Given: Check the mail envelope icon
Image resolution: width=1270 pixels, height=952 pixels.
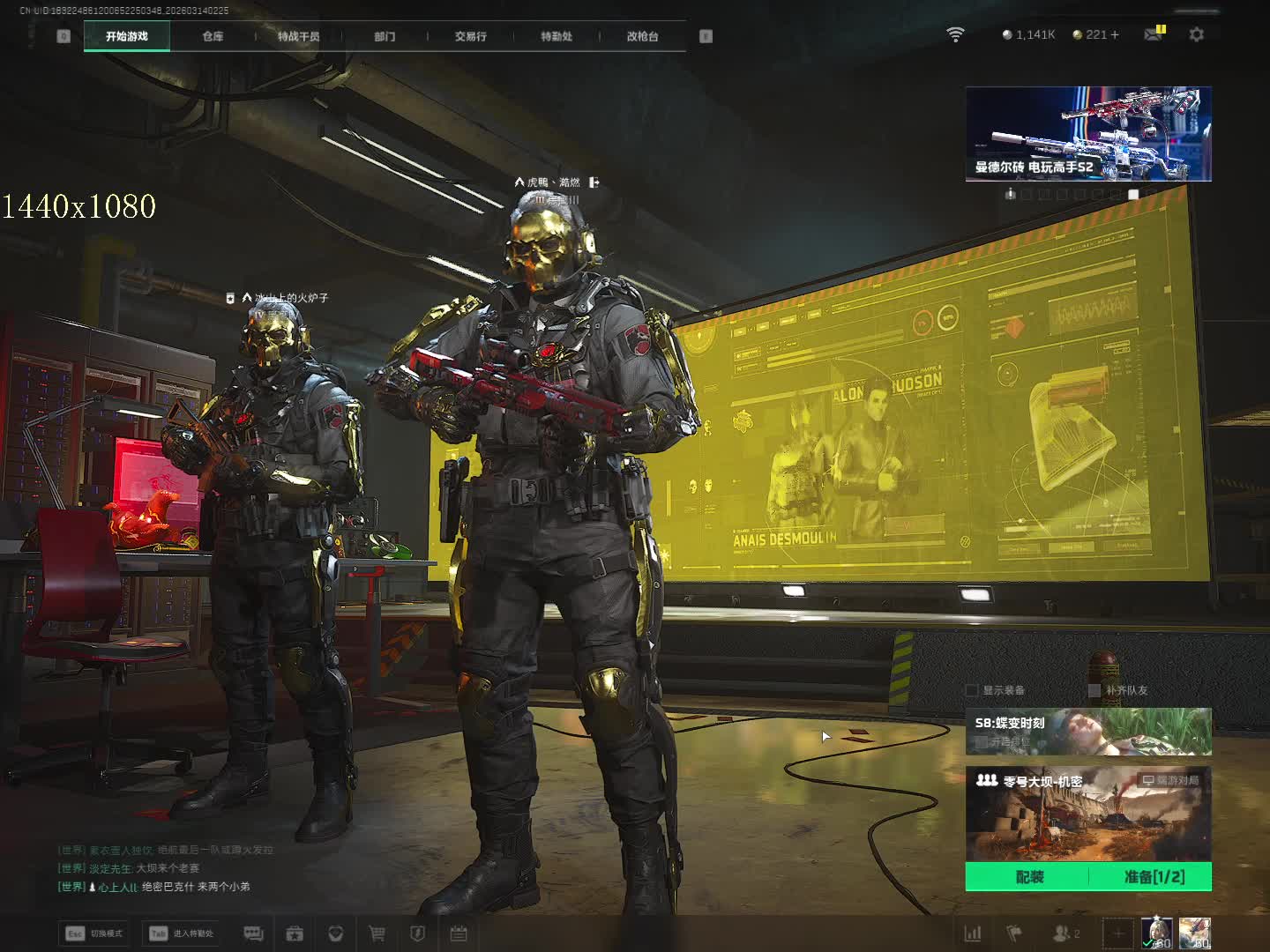Looking at the screenshot, I should [1153, 34].
